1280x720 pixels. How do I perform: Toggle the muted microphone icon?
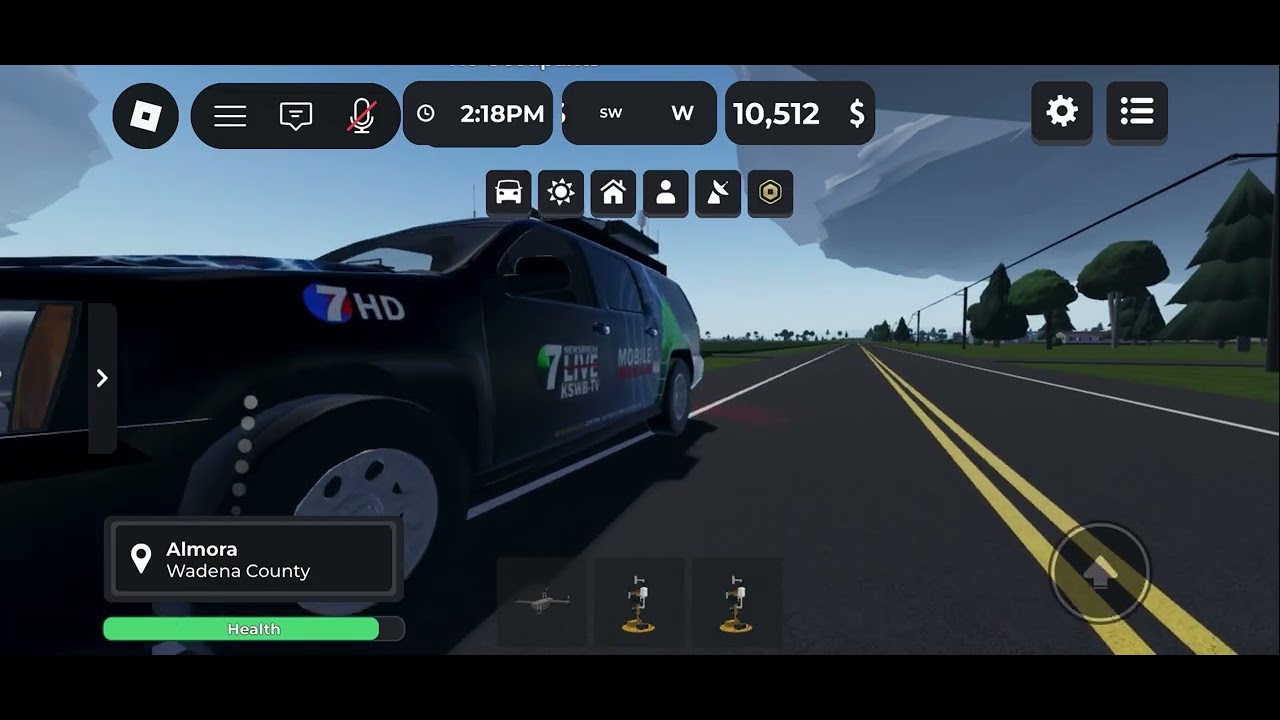[362, 116]
